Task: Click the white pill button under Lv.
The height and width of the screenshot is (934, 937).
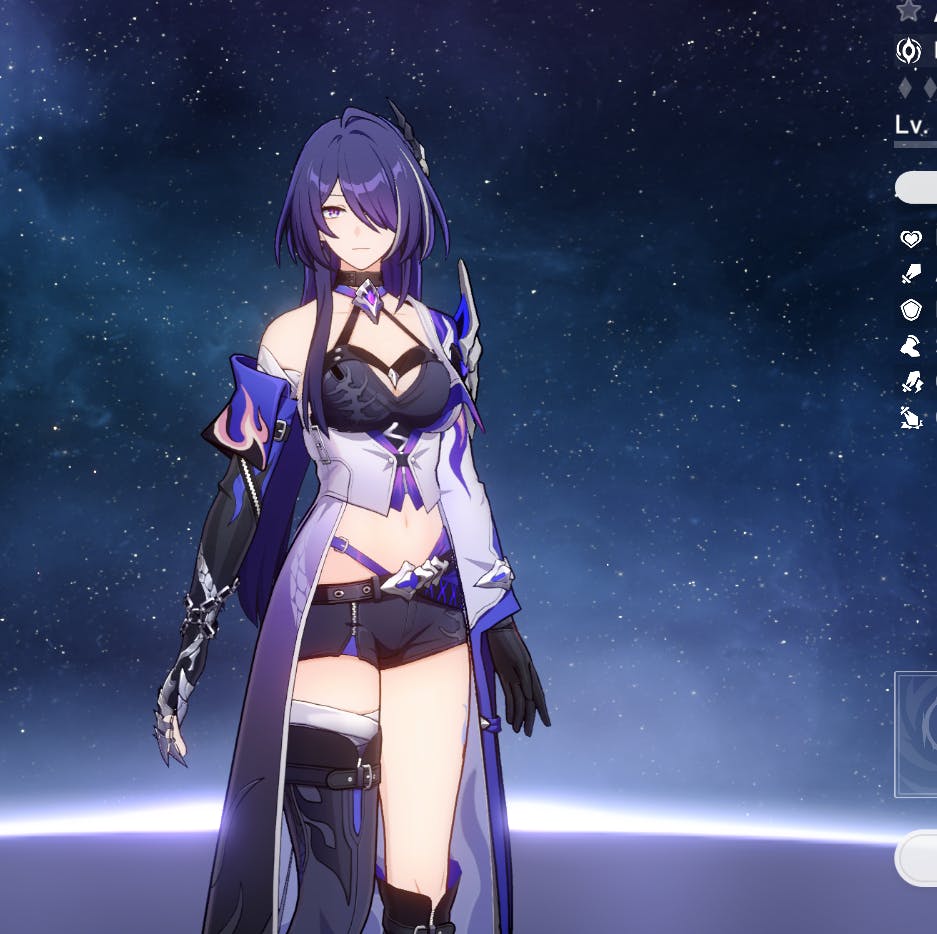Action: pyautogui.click(x=917, y=187)
